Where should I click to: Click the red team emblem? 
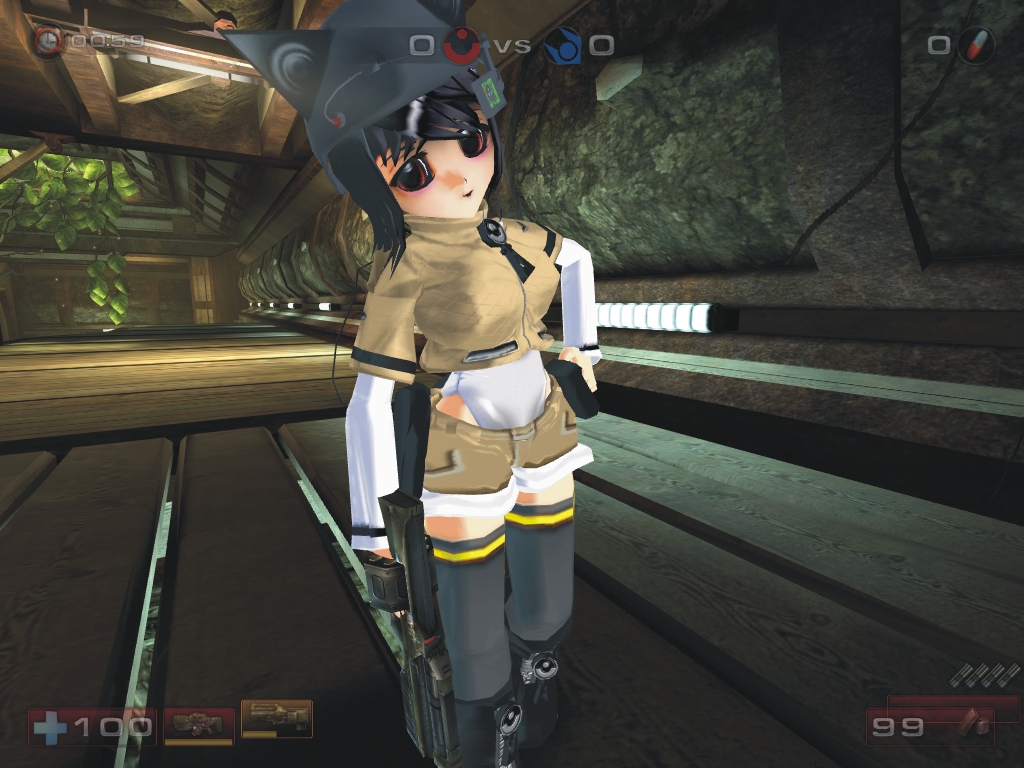point(459,44)
